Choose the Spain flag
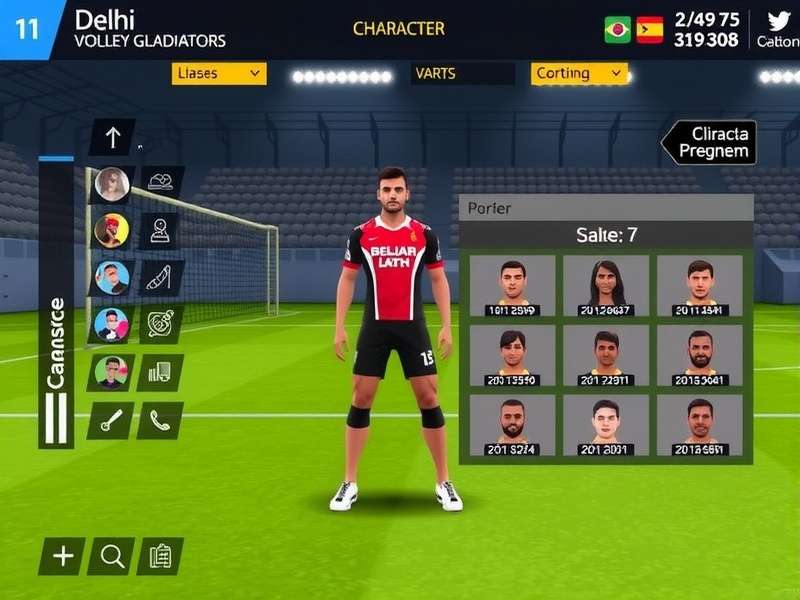800x600 pixels. tap(650, 30)
